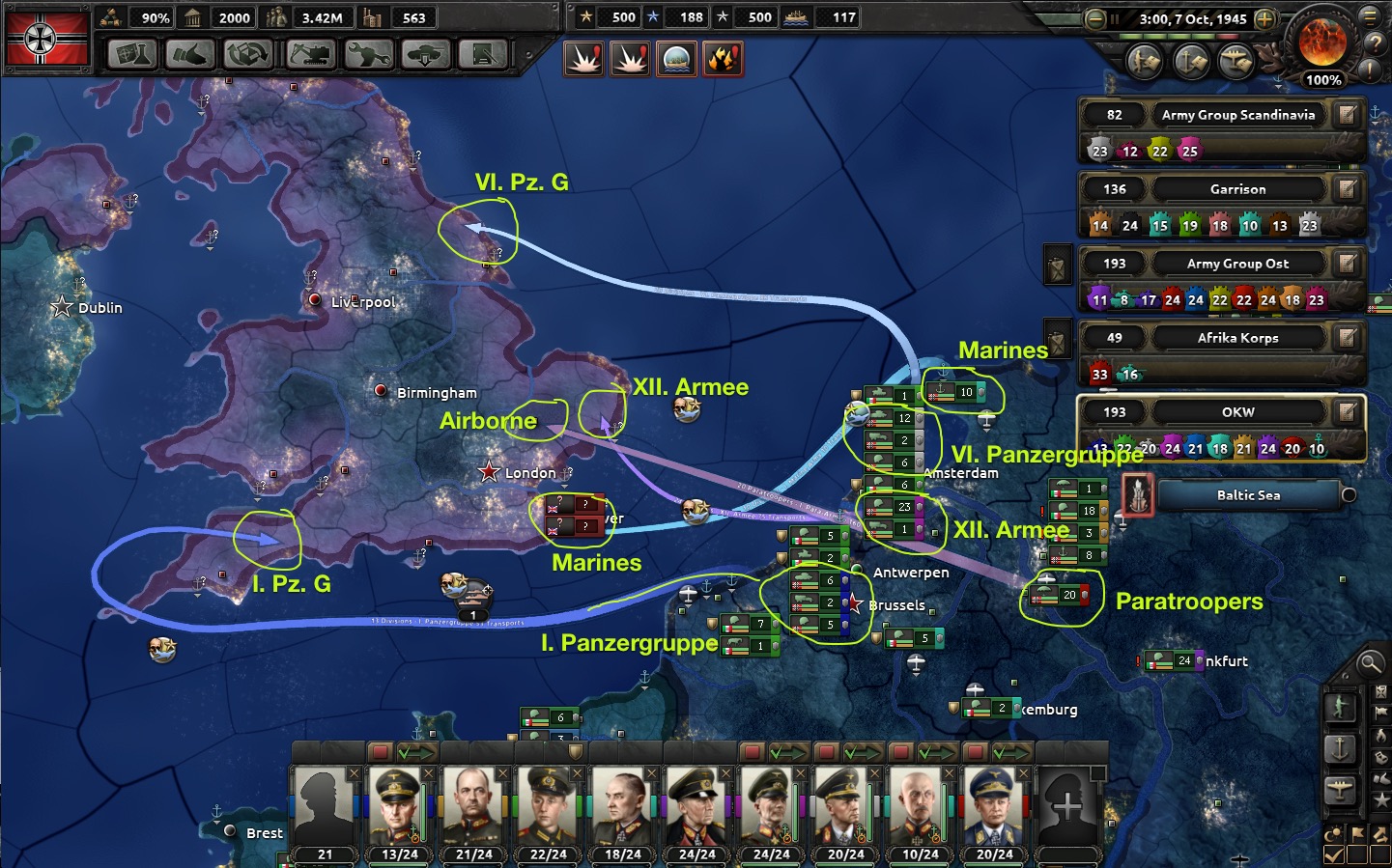Open the world tension burning globe
Screen dimensions: 1392x868
tap(1322, 41)
